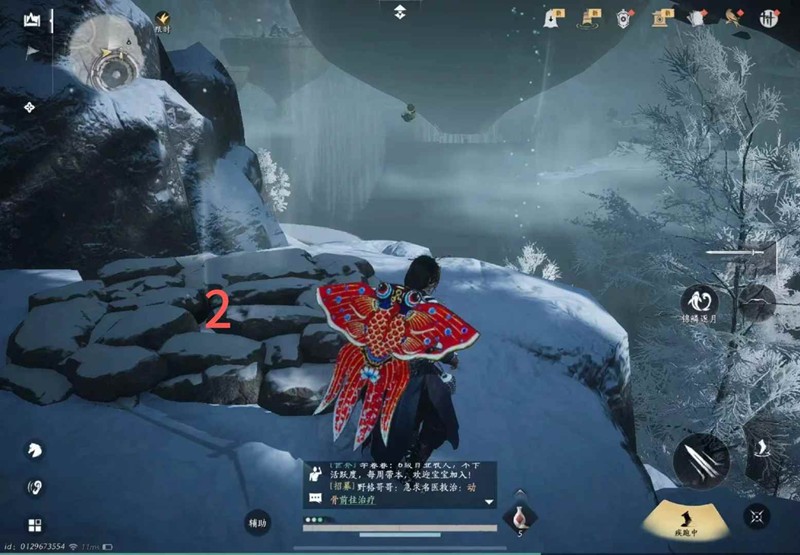Viewport: 800px width, 555px height.
Task: Open the ghost-shaped download icon
Action: point(553,17)
